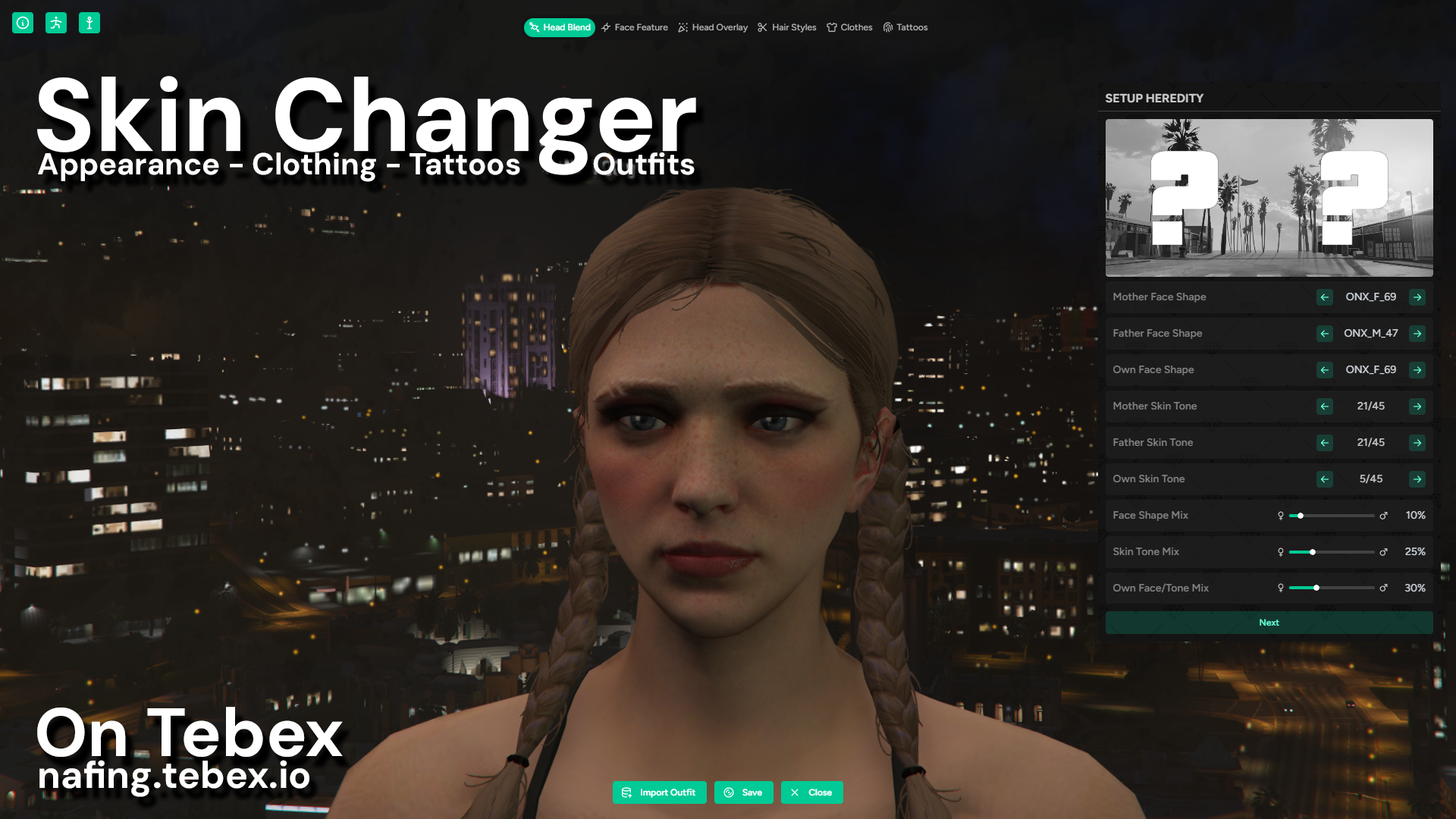The width and height of the screenshot is (1456, 819).
Task: Click the Save disc icon at bottom
Action: click(729, 792)
